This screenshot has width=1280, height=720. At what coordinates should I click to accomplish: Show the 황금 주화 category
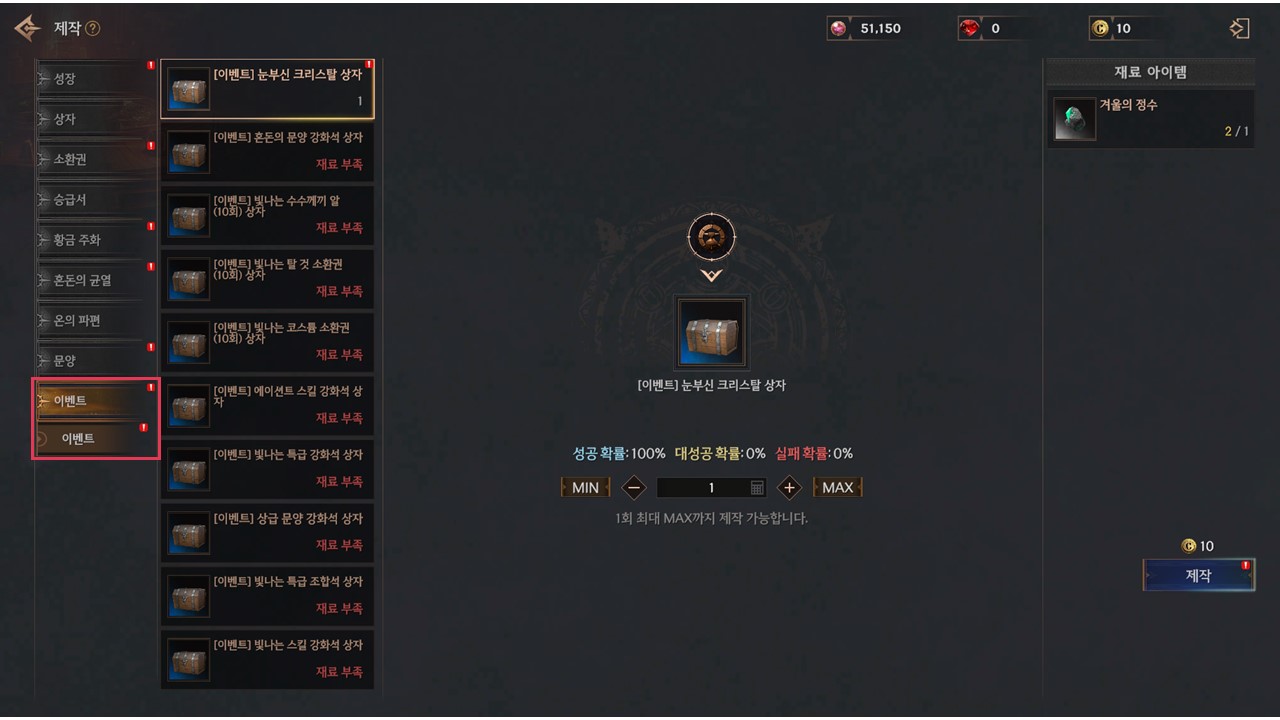click(95, 240)
